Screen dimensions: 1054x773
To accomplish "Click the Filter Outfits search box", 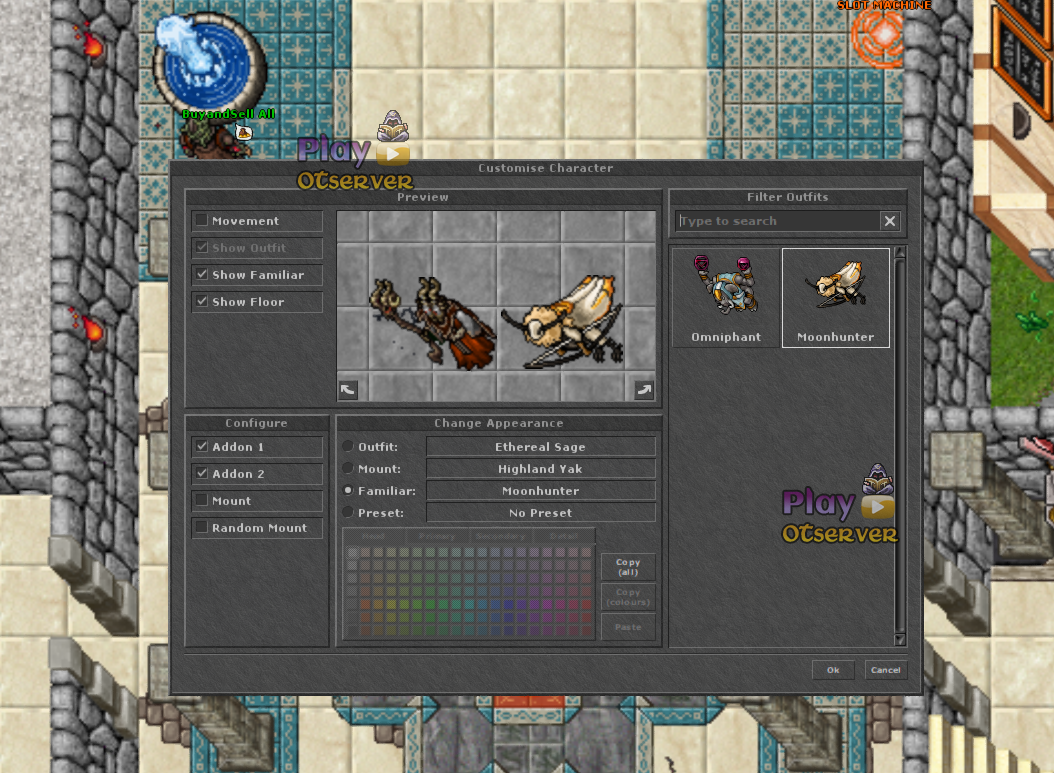I will coord(776,221).
